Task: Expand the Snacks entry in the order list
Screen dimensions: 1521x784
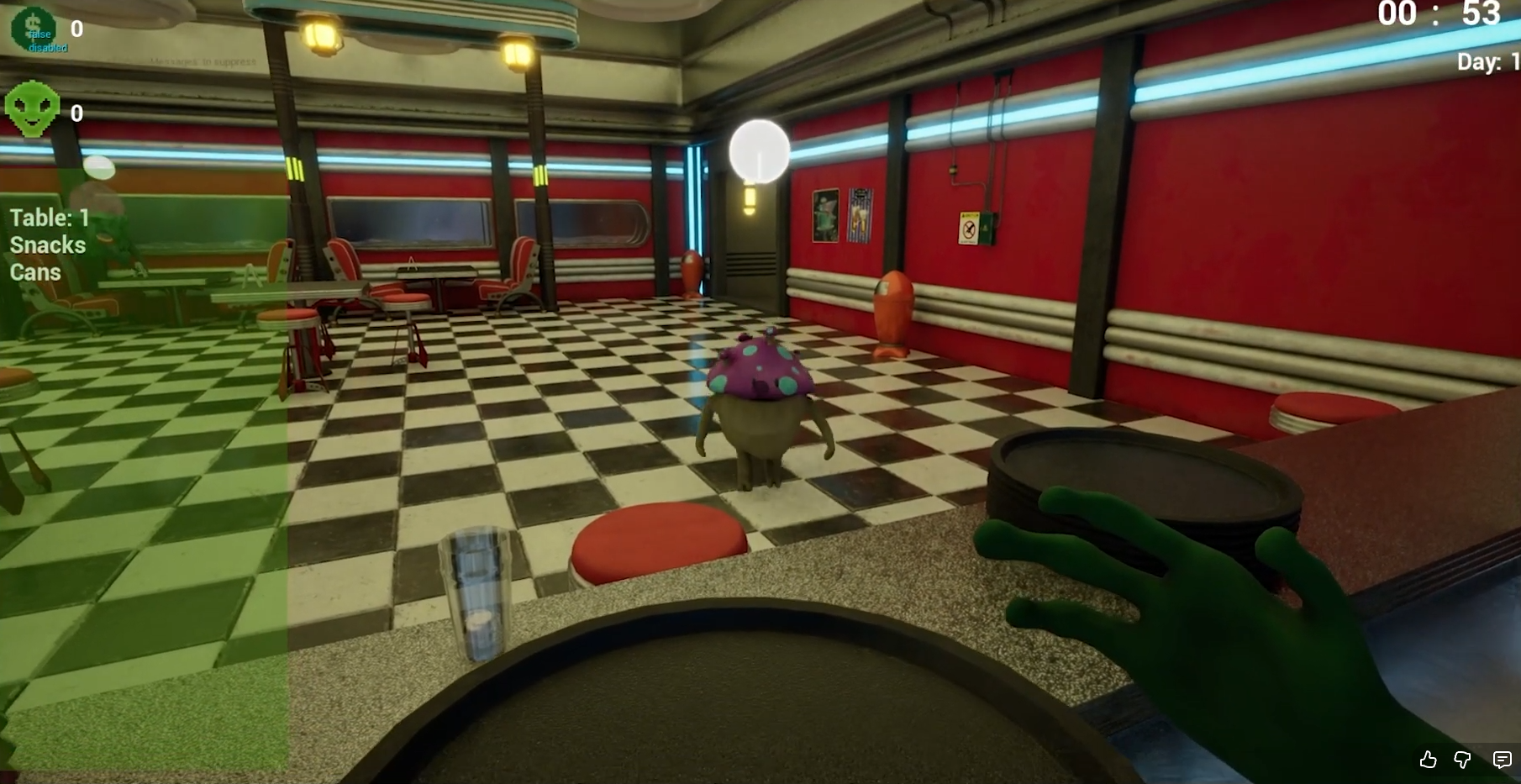Action: (46, 245)
